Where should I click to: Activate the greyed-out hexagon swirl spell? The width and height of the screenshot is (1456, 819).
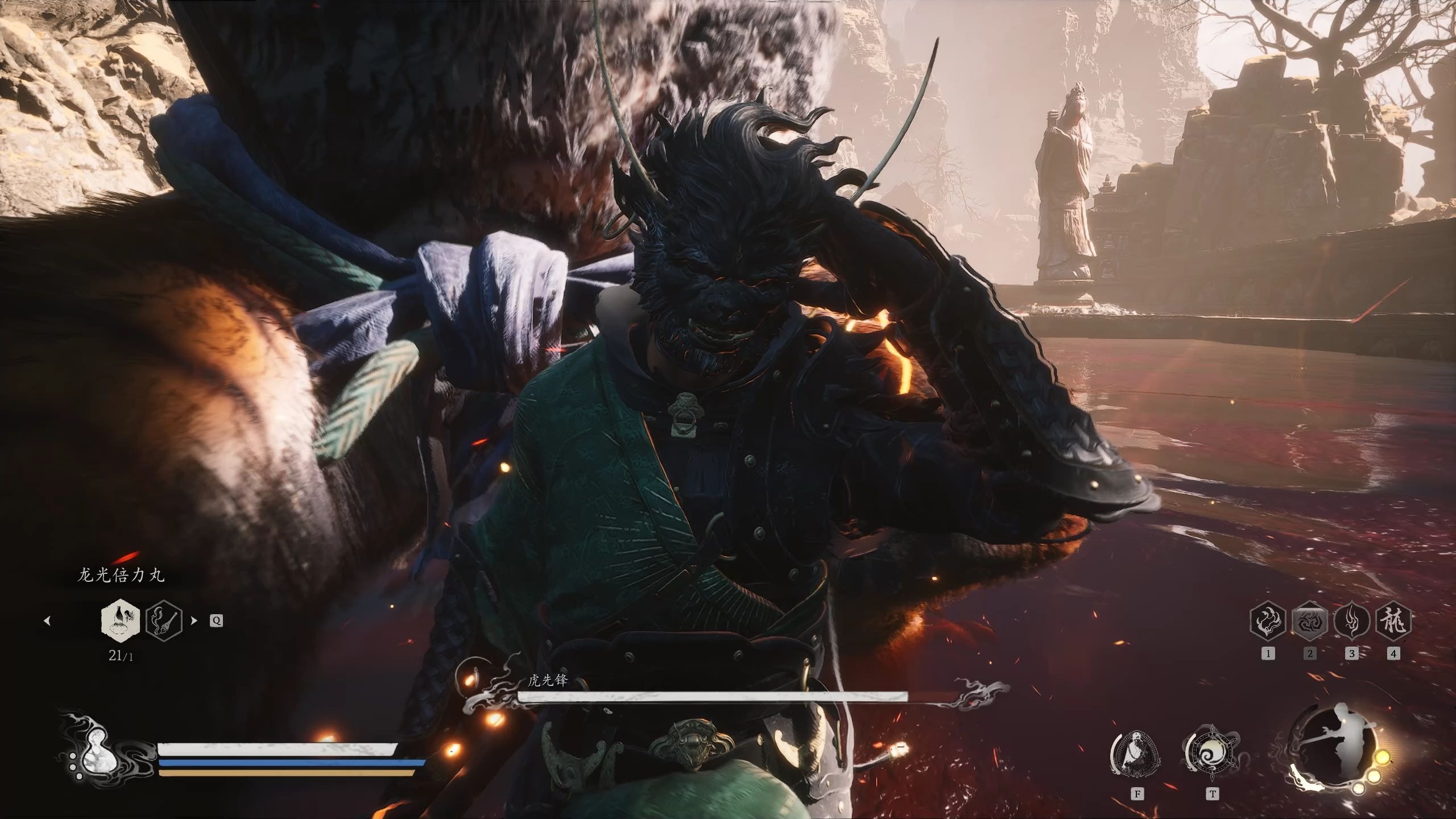tap(1310, 621)
